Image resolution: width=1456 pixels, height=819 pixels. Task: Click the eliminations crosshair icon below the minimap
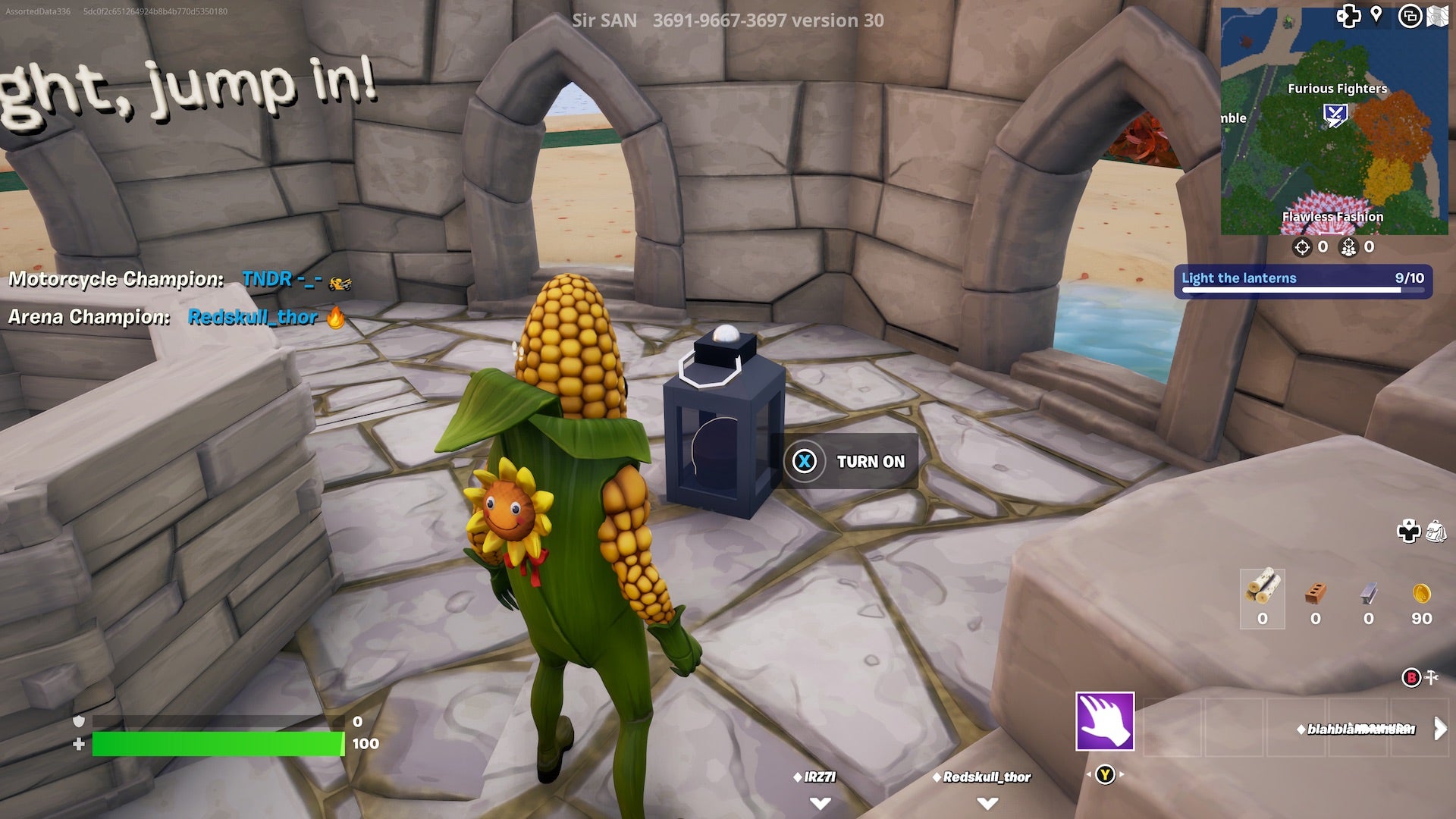[x=1302, y=246]
